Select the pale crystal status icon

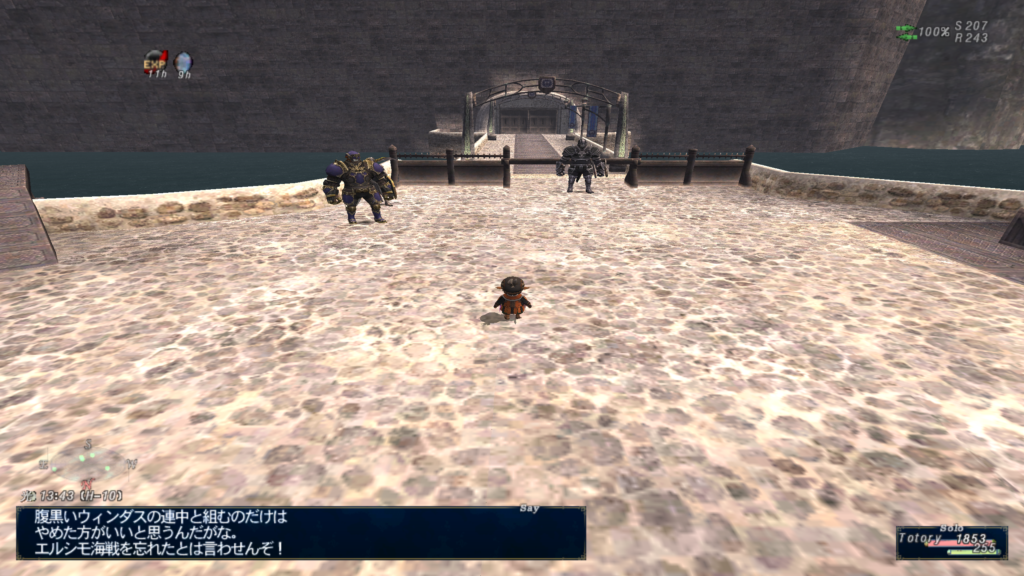[x=184, y=62]
